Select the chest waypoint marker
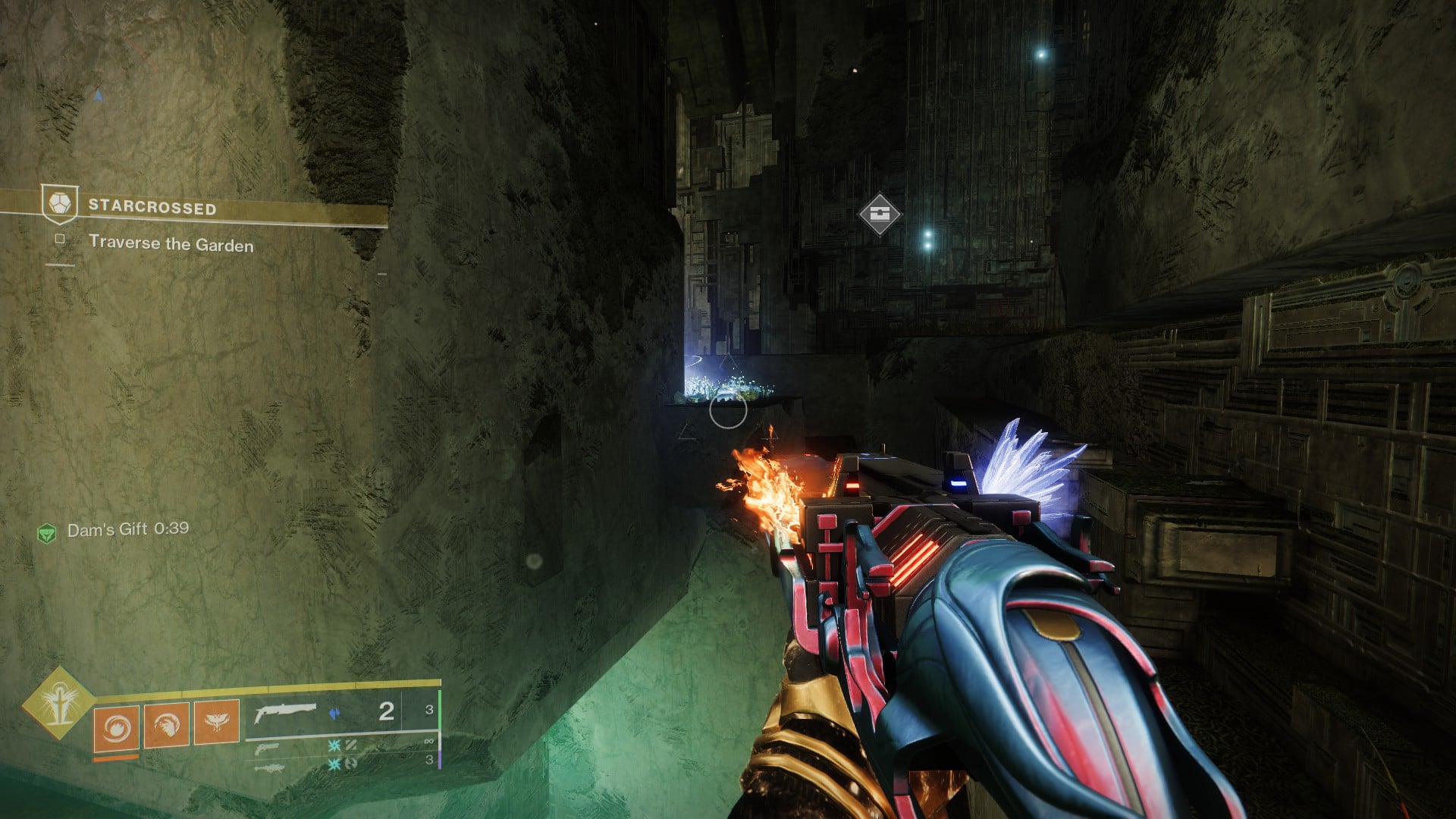The width and height of the screenshot is (1456, 819). [x=879, y=213]
